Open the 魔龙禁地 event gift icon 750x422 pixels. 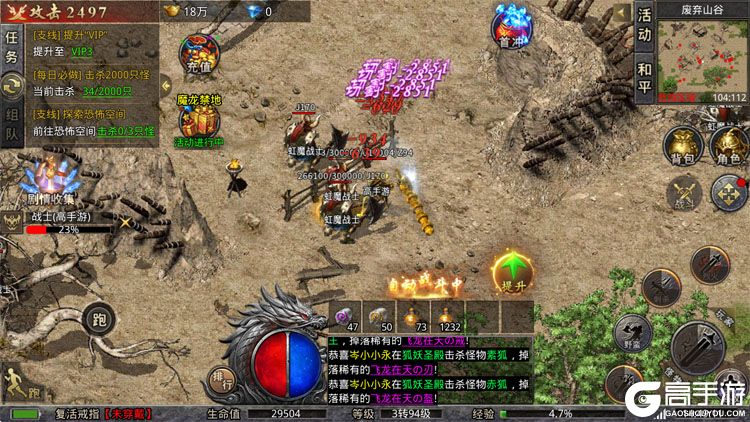(x=198, y=119)
